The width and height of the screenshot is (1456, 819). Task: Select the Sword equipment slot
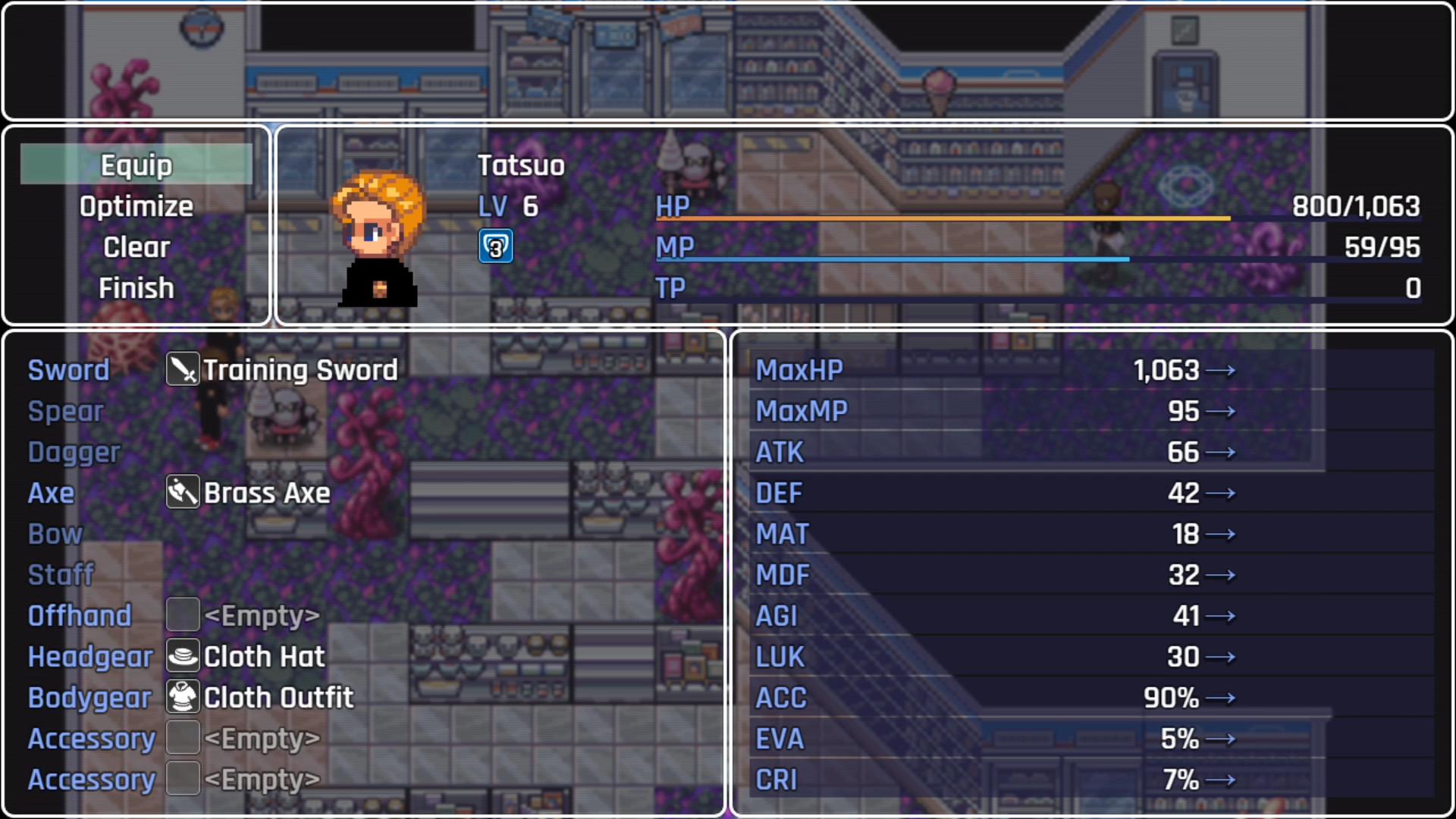[x=68, y=369]
